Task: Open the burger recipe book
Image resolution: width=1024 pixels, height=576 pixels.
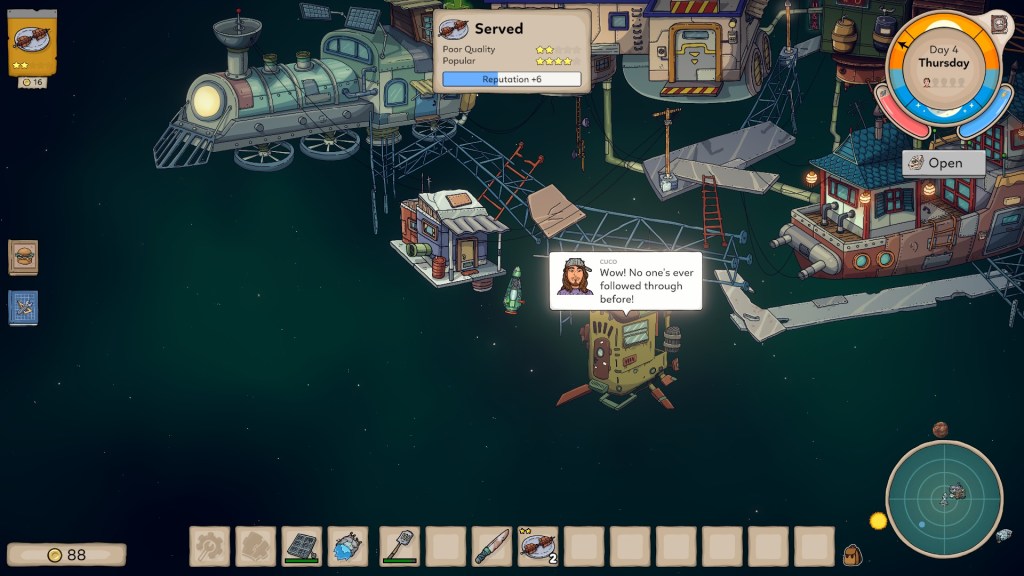Action: click(x=23, y=257)
